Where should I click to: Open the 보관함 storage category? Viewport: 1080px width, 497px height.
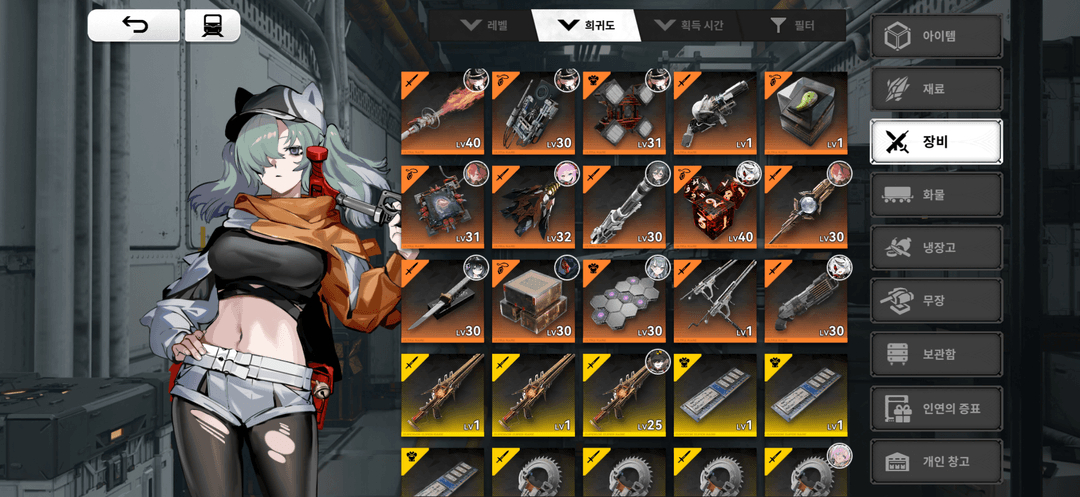click(936, 354)
